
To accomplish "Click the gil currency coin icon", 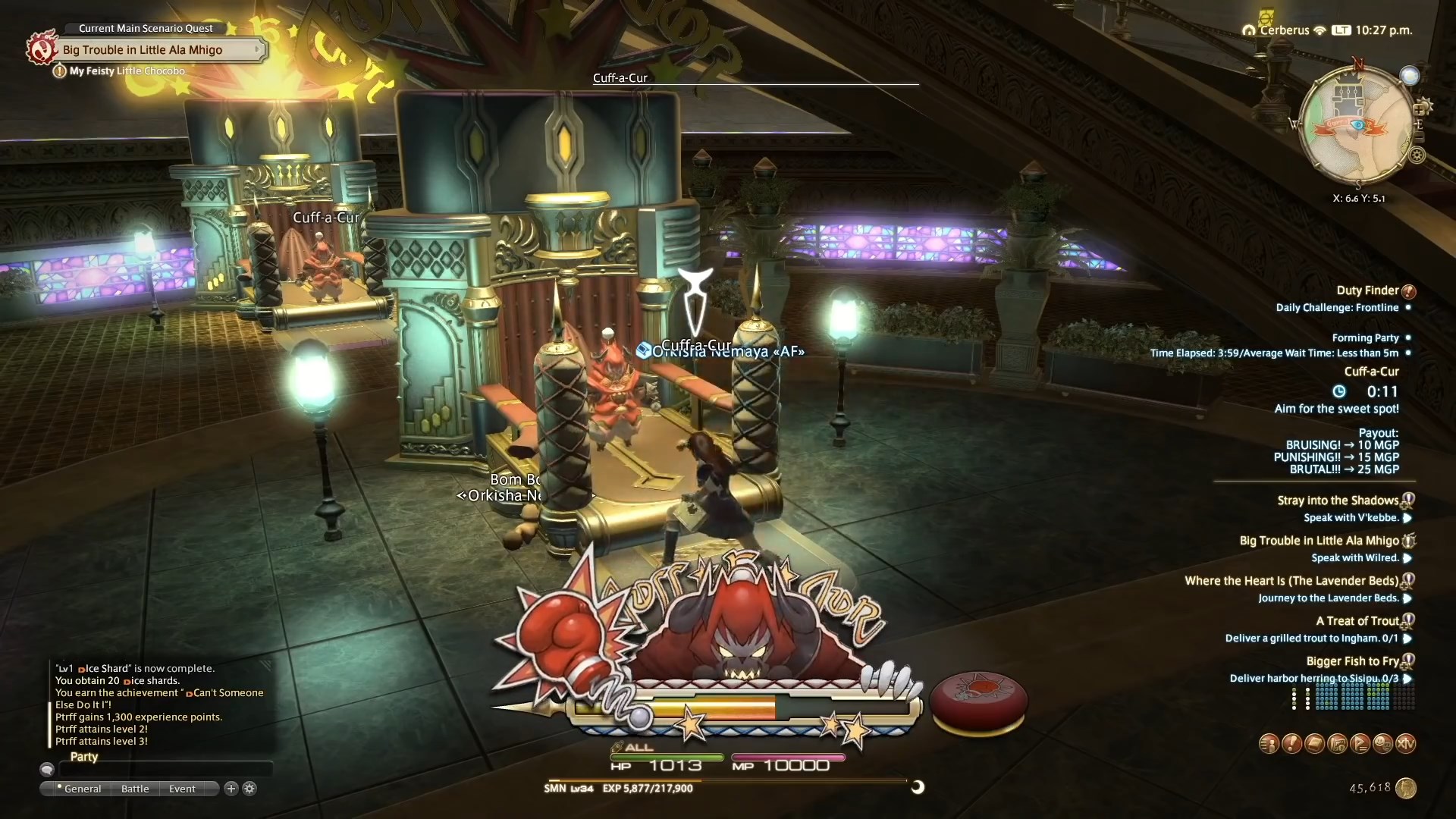I will [x=1405, y=788].
